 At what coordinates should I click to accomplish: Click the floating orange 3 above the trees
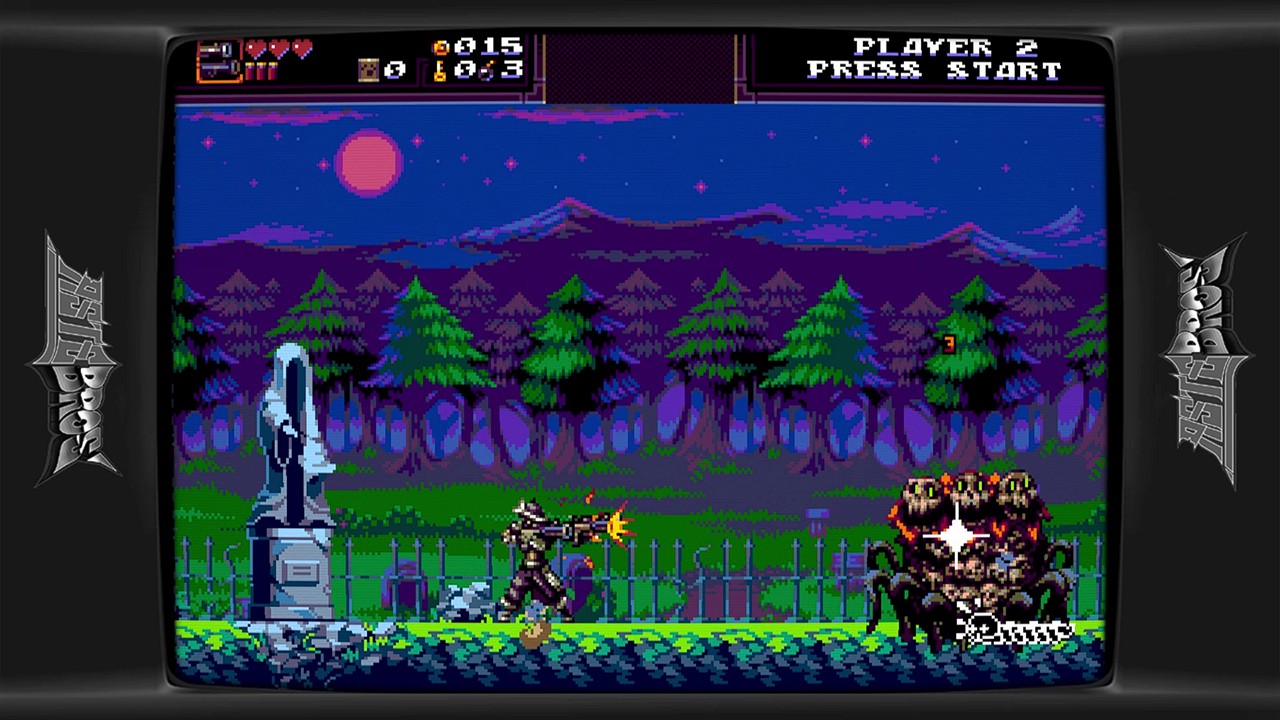pyautogui.click(x=948, y=345)
